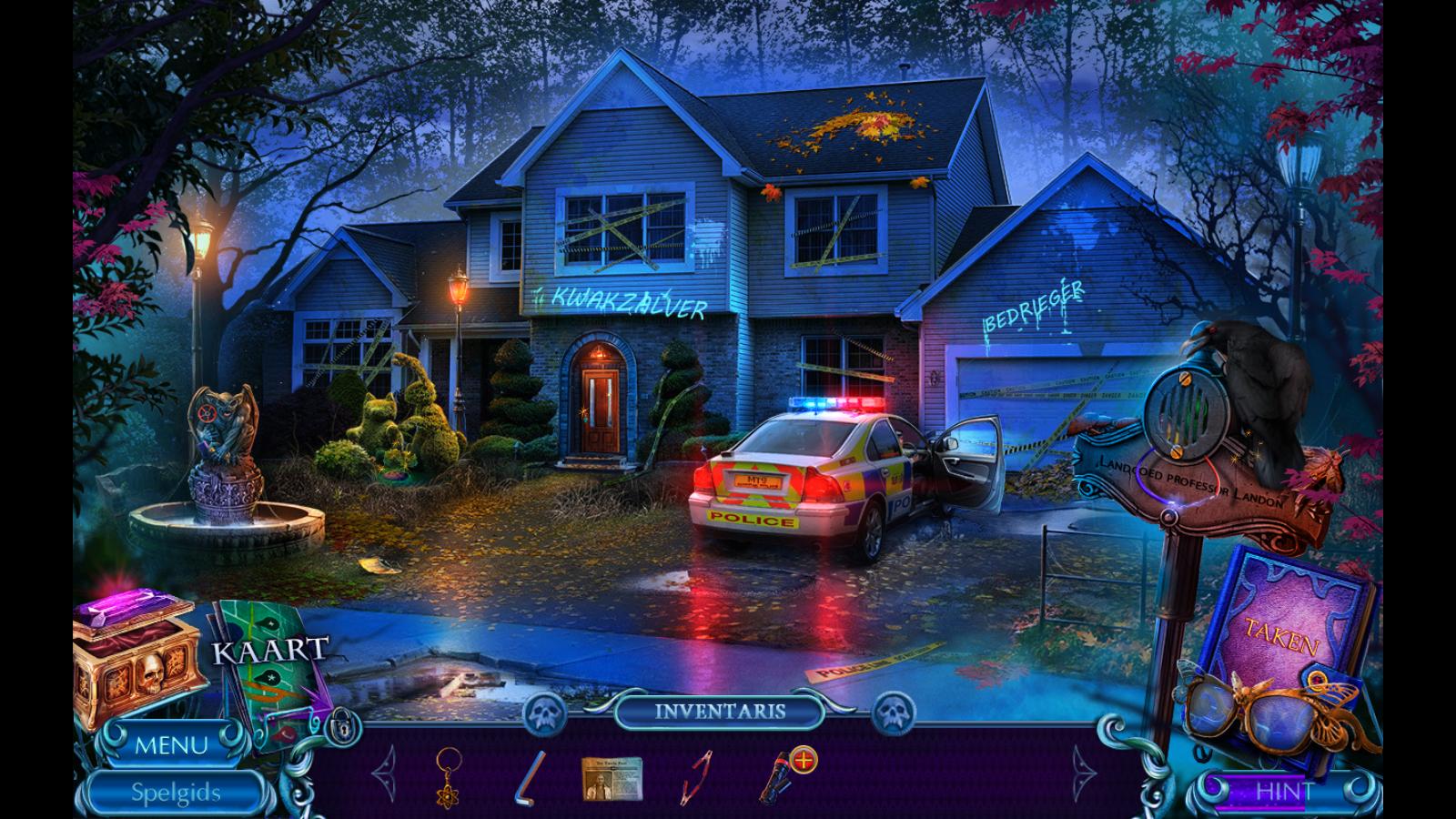Activate the HINT button
This screenshot has width=1456, height=819.
click(x=1284, y=793)
